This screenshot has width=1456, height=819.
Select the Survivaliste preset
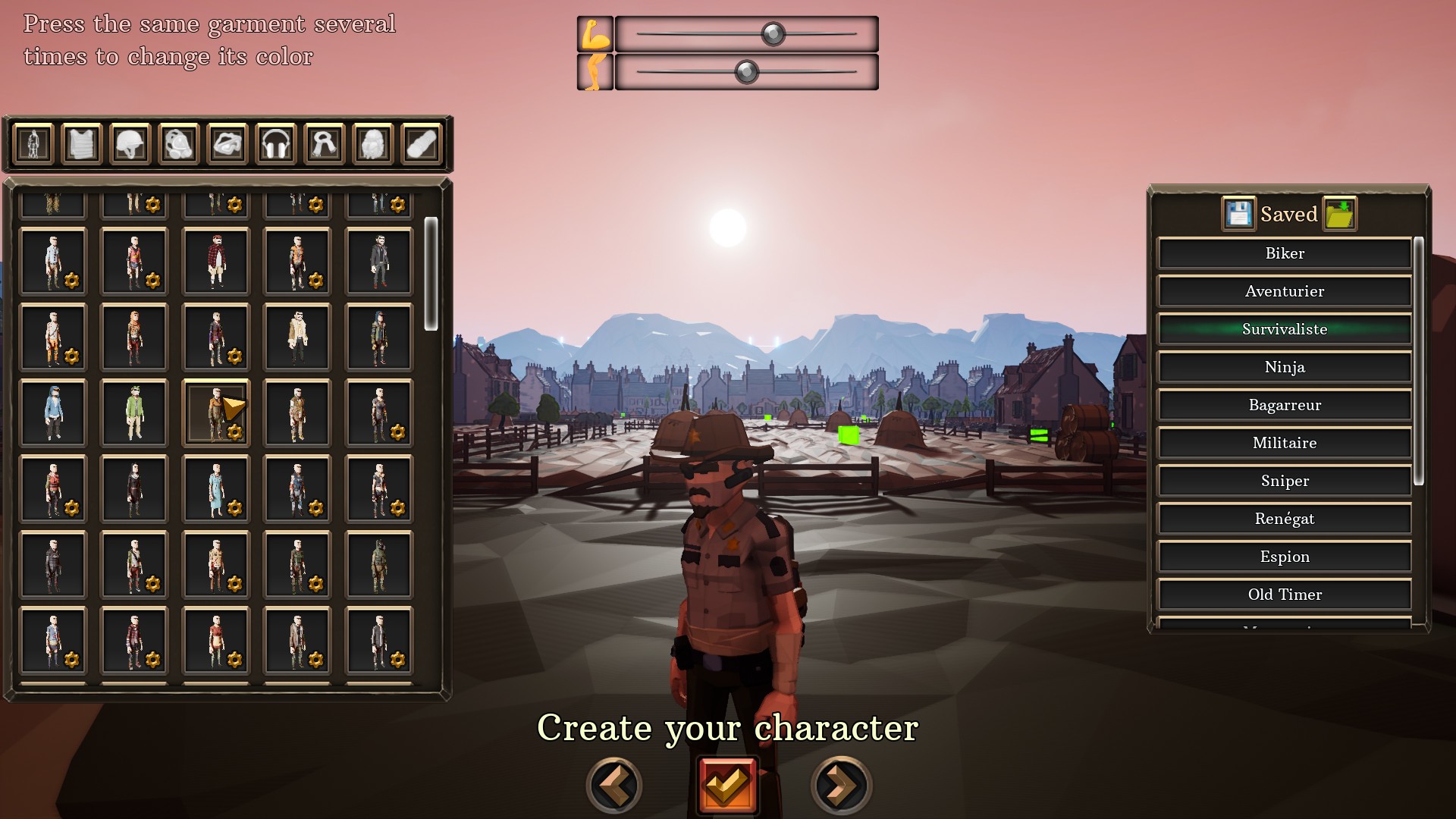click(x=1285, y=329)
